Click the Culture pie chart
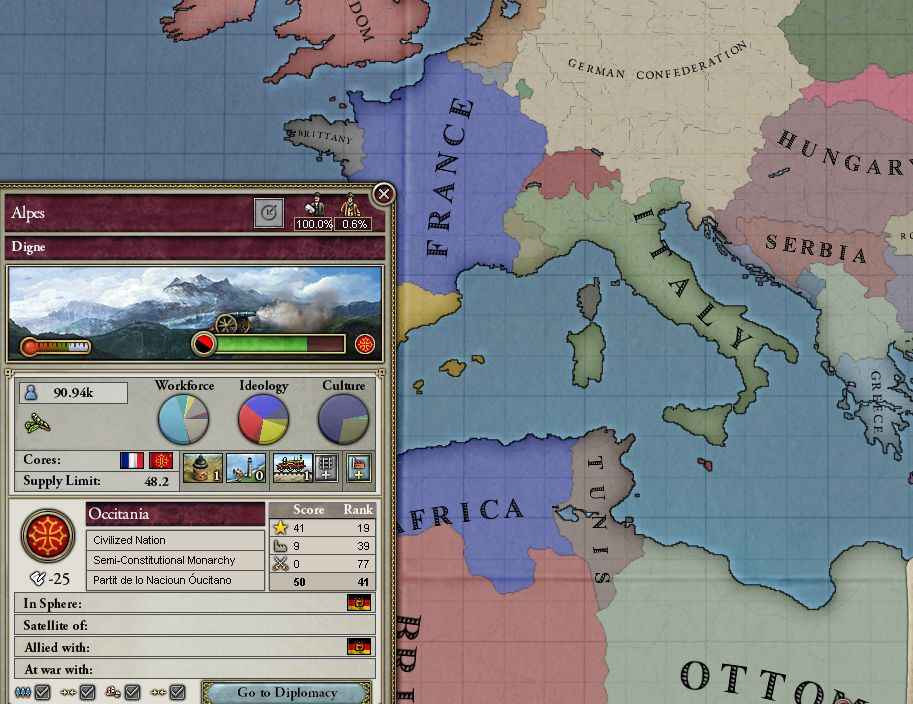Viewport: 913px width, 704px height. click(343, 420)
